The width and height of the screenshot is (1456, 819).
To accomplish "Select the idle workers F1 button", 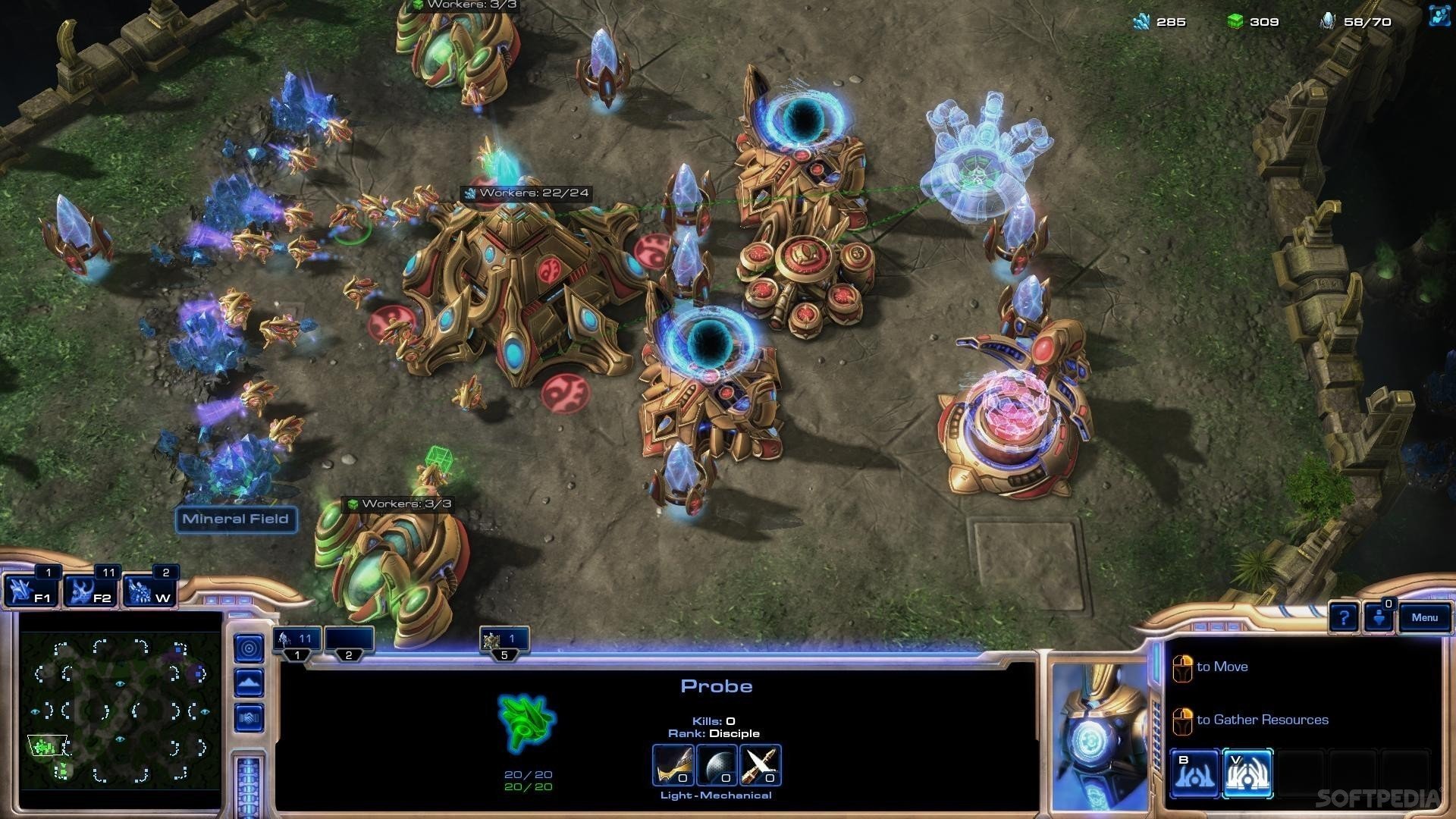I will (x=31, y=591).
